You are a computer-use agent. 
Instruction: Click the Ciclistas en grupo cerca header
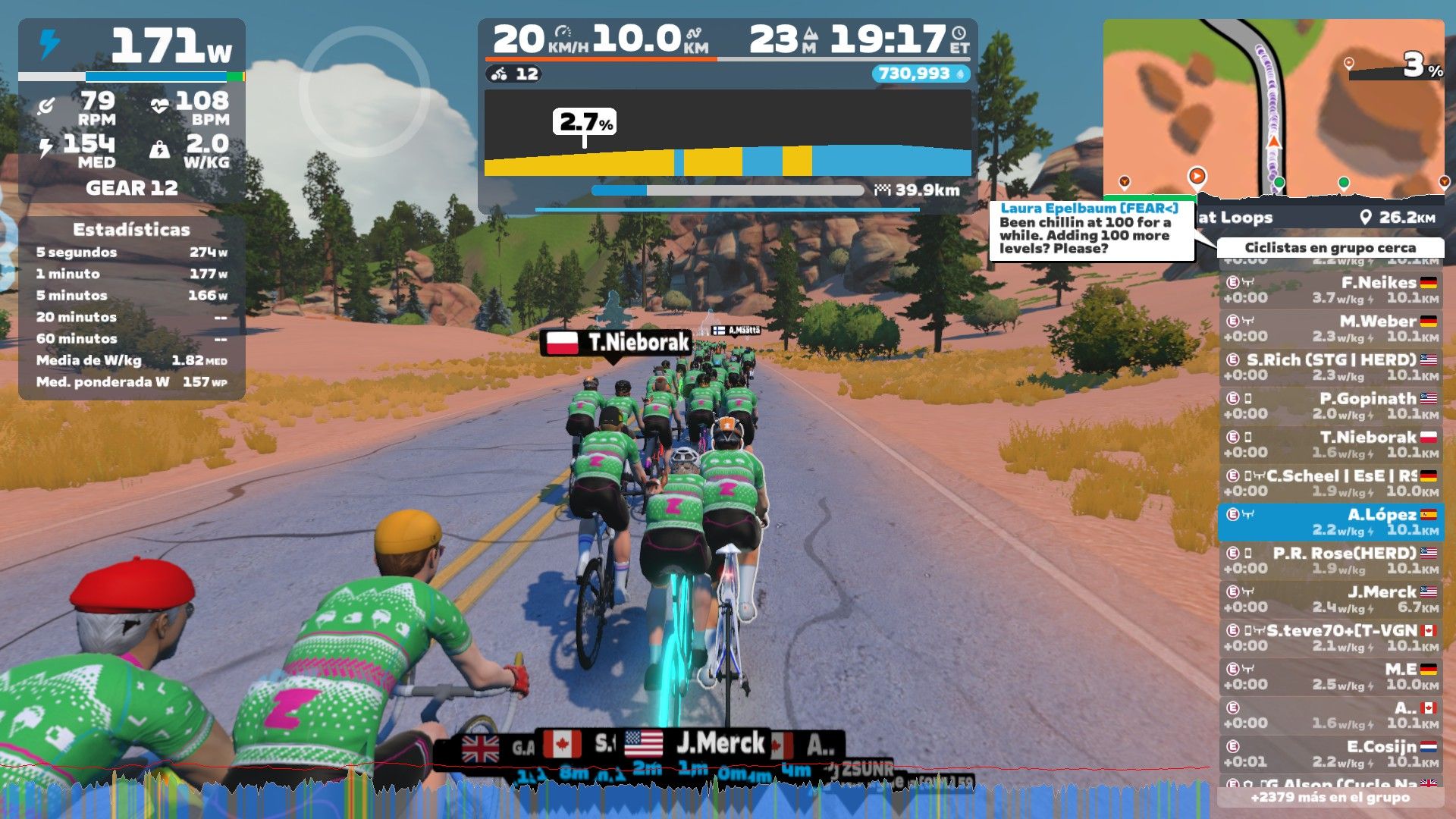click(x=1330, y=248)
